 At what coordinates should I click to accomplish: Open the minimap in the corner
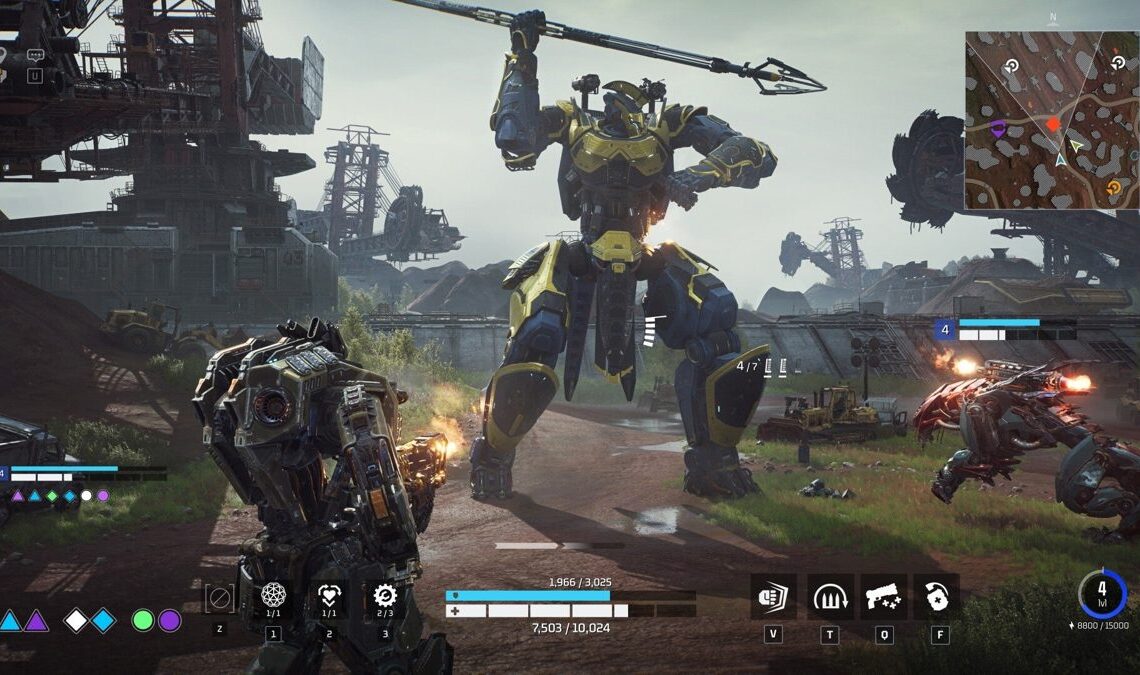pyautogui.click(x=1052, y=120)
